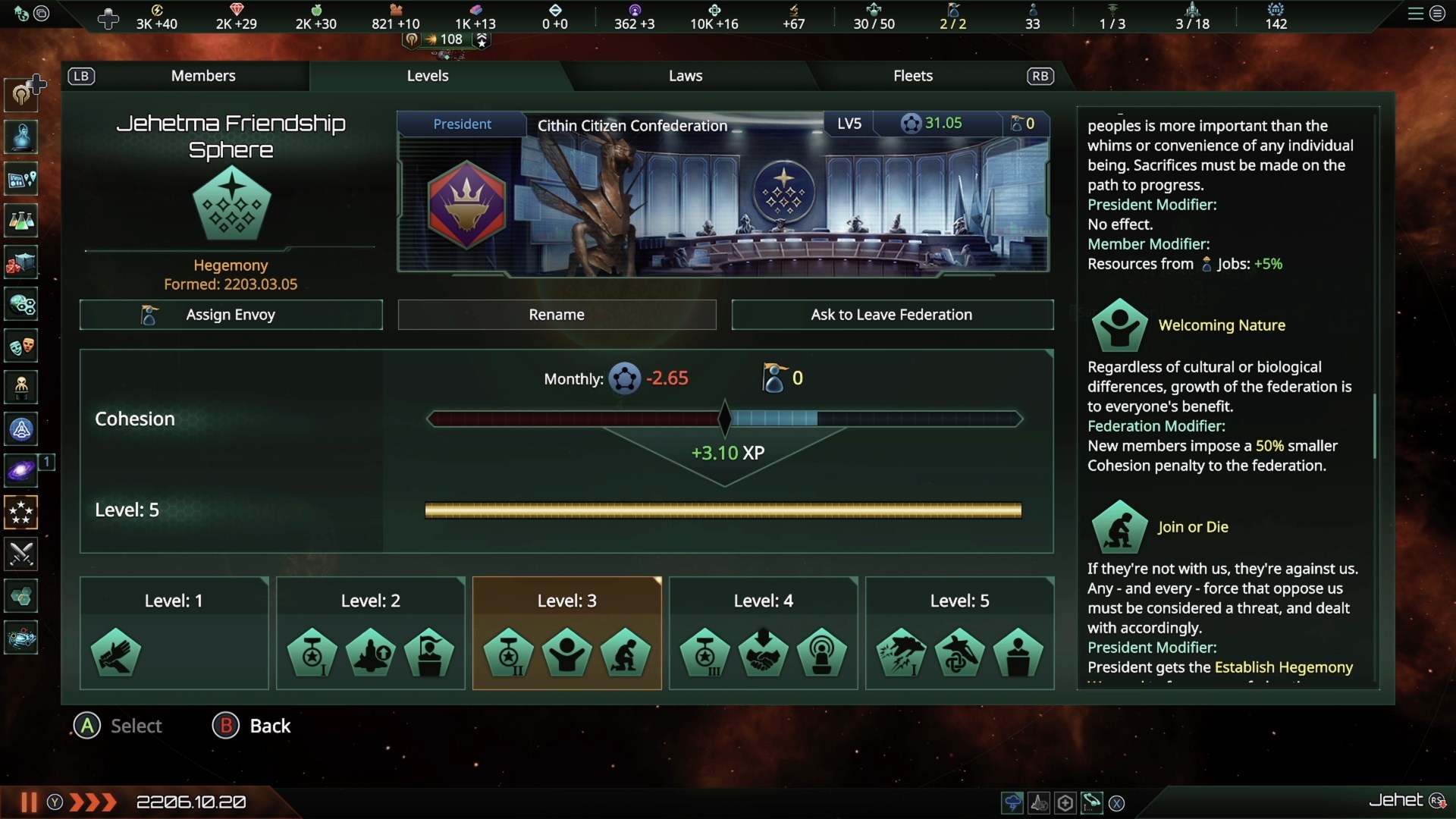Click the Cohesion progress bar
1456x819 pixels.
[x=724, y=419]
